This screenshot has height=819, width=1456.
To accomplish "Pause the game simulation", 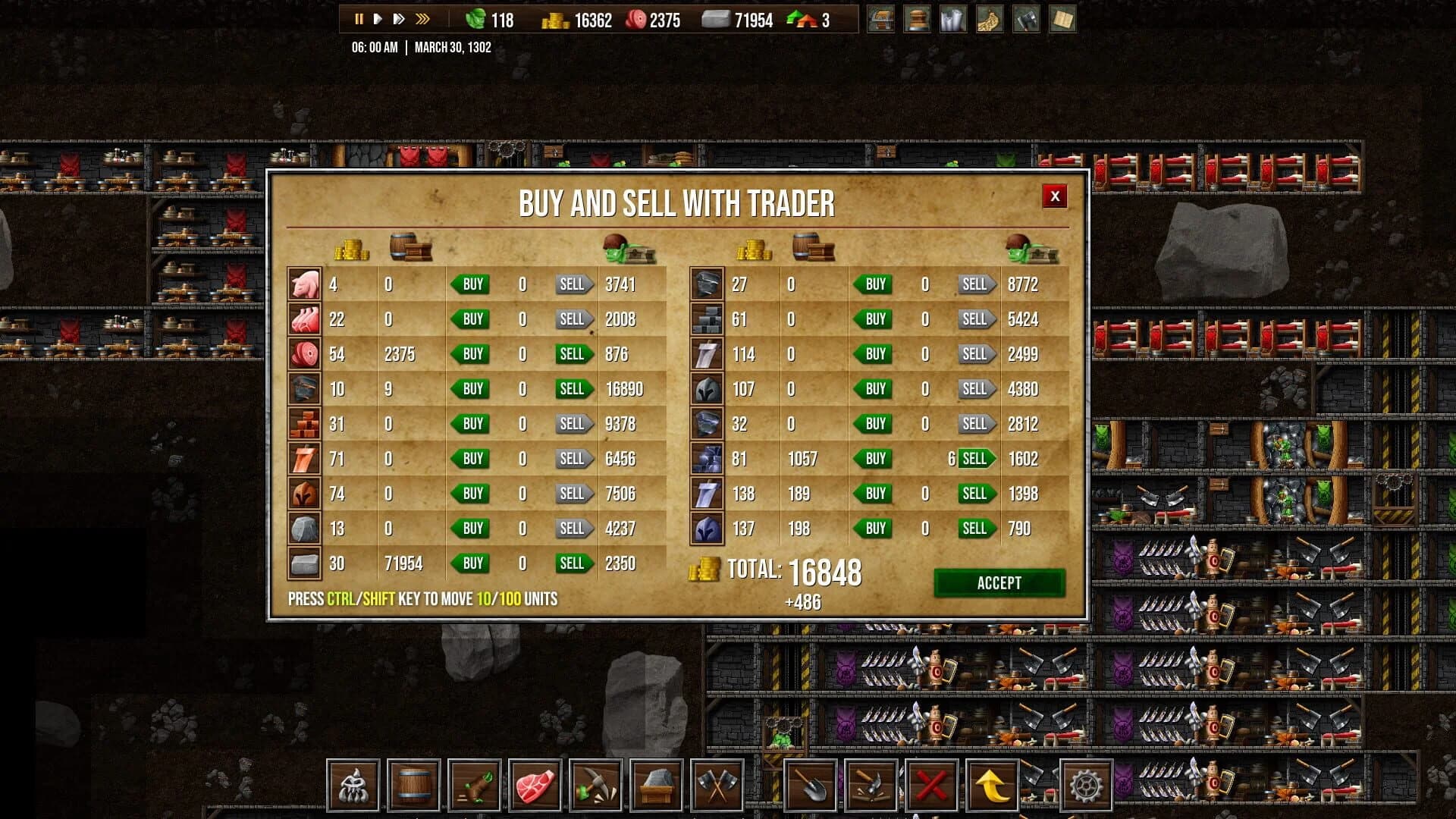I will pyautogui.click(x=359, y=17).
